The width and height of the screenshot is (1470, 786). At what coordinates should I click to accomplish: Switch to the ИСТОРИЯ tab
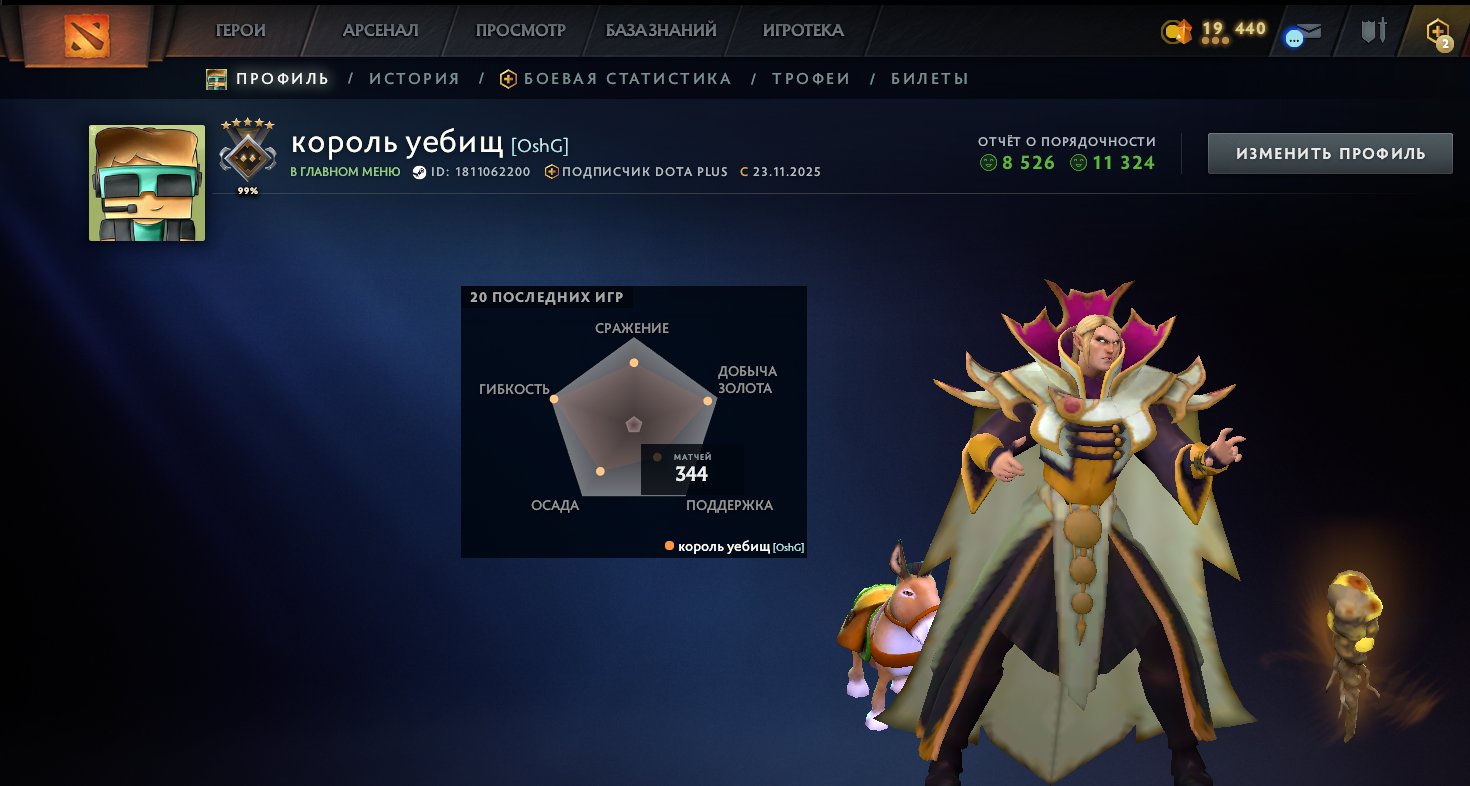tap(414, 78)
